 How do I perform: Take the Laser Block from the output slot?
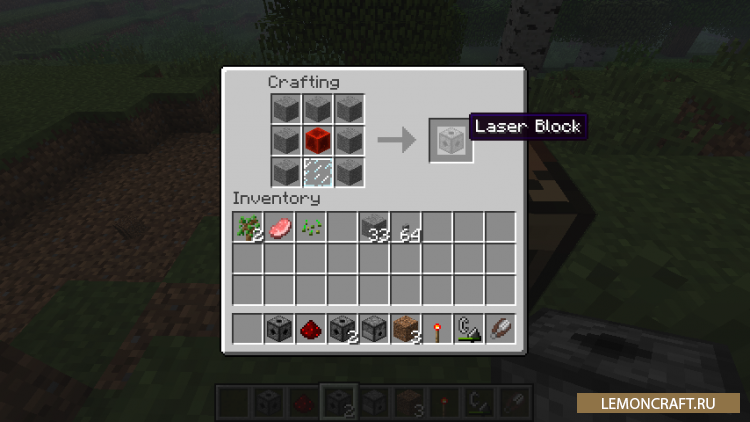447,140
